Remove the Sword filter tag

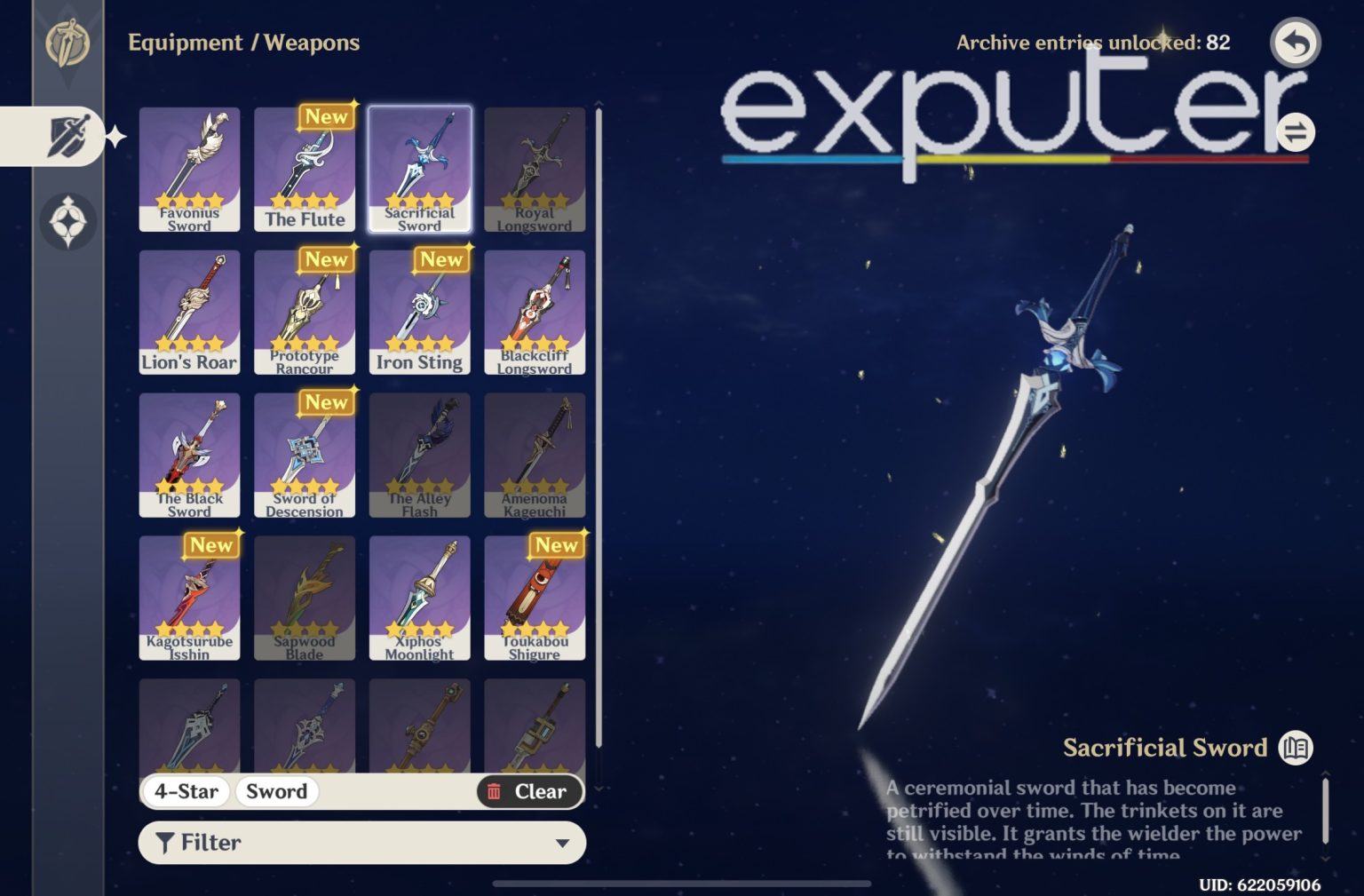(276, 791)
